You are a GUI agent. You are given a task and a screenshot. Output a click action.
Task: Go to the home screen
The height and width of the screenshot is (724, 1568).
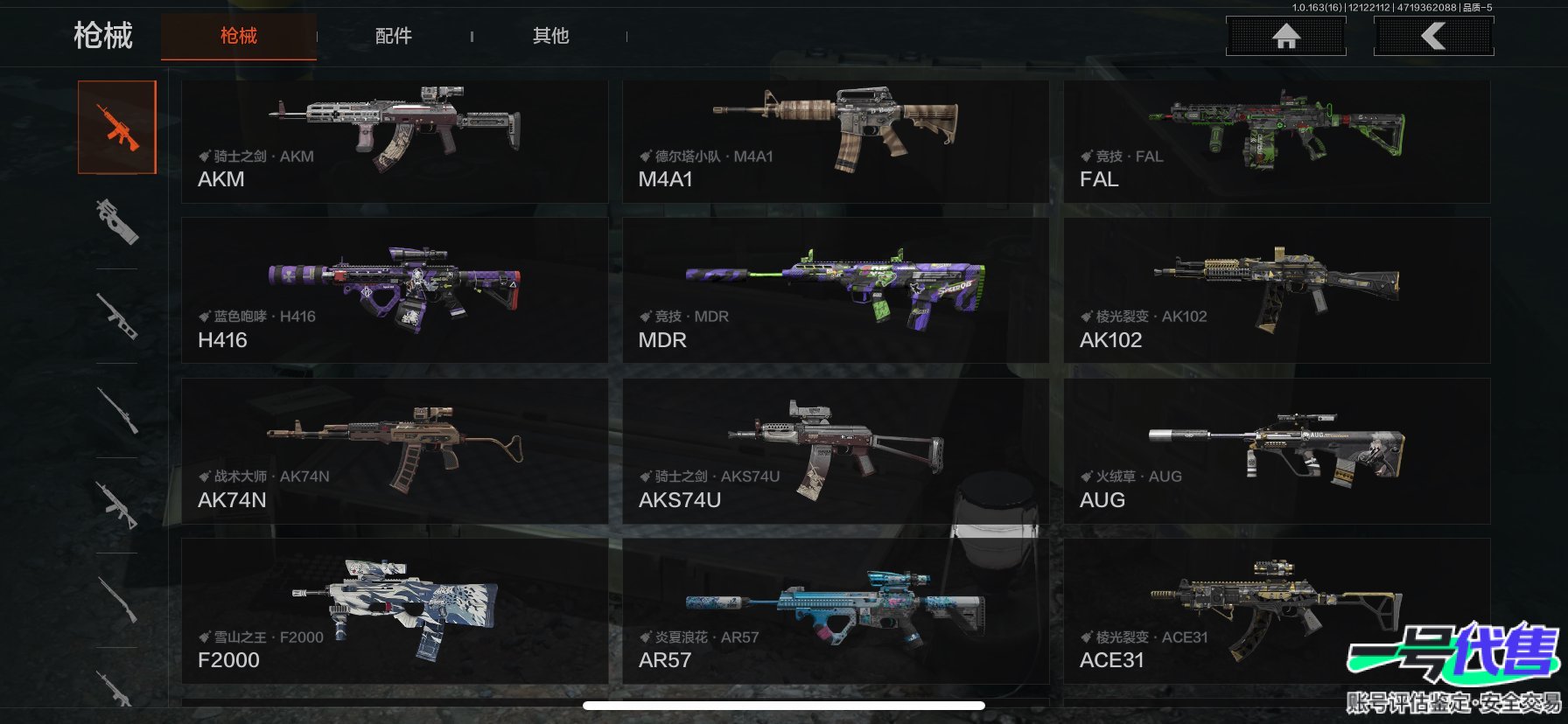coord(1285,36)
